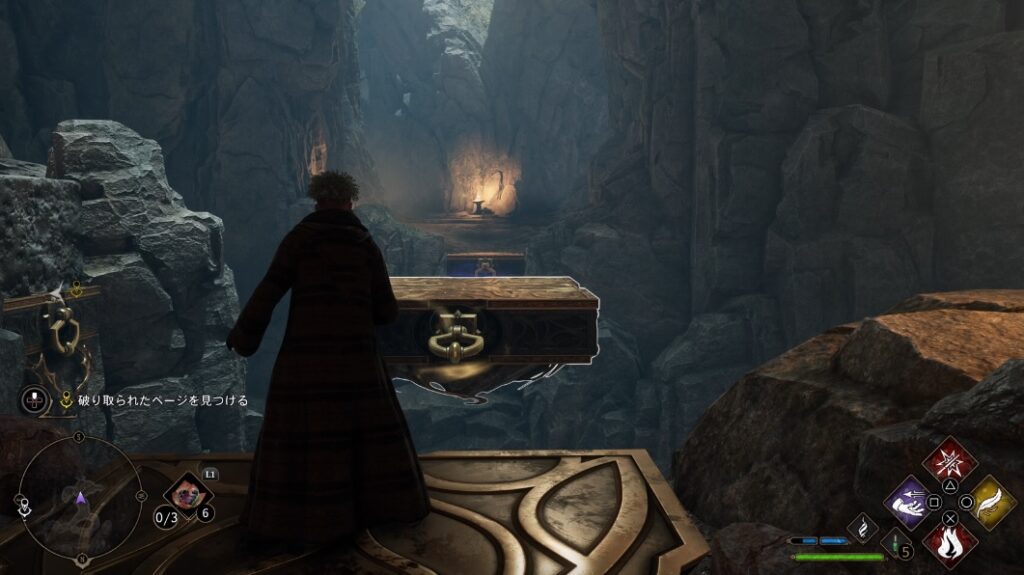The height and width of the screenshot is (575, 1024).
Task: Open the circular minimap
Action: pyautogui.click(x=80, y=497)
